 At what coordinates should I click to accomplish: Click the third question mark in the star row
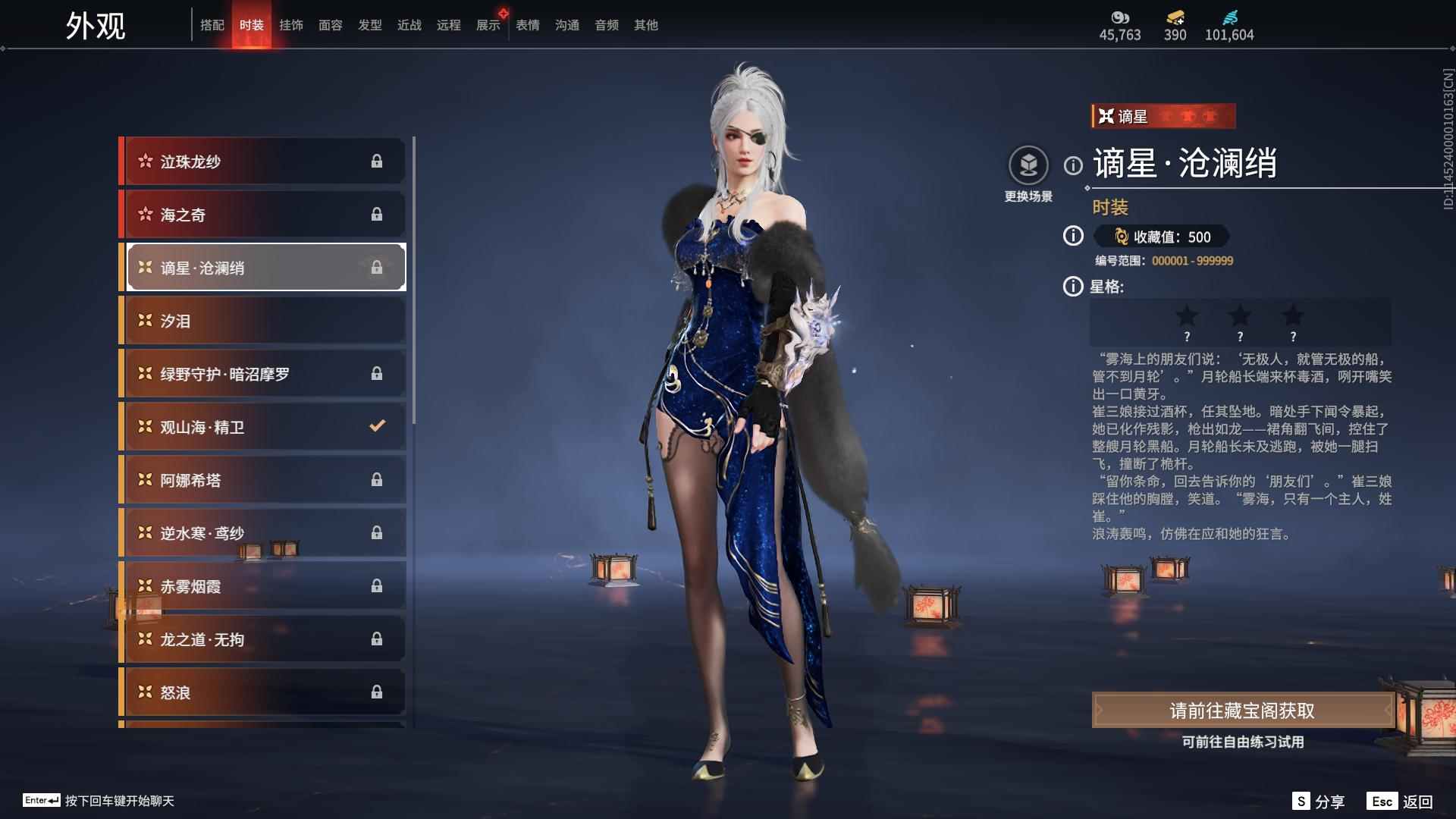tap(1293, 336)
